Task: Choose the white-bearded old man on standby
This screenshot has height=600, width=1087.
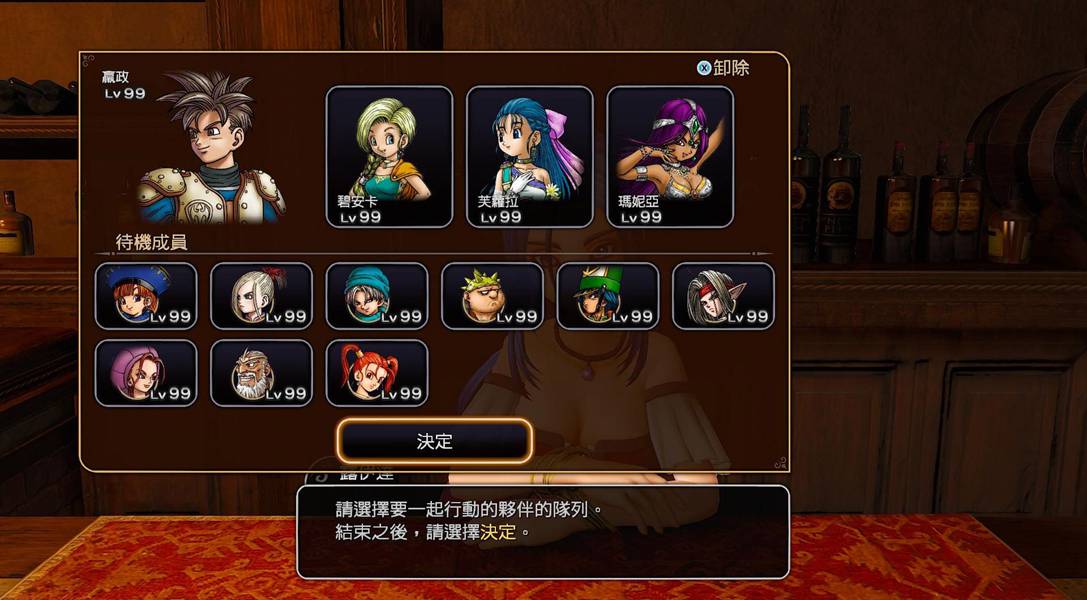Action: point(261,373)
